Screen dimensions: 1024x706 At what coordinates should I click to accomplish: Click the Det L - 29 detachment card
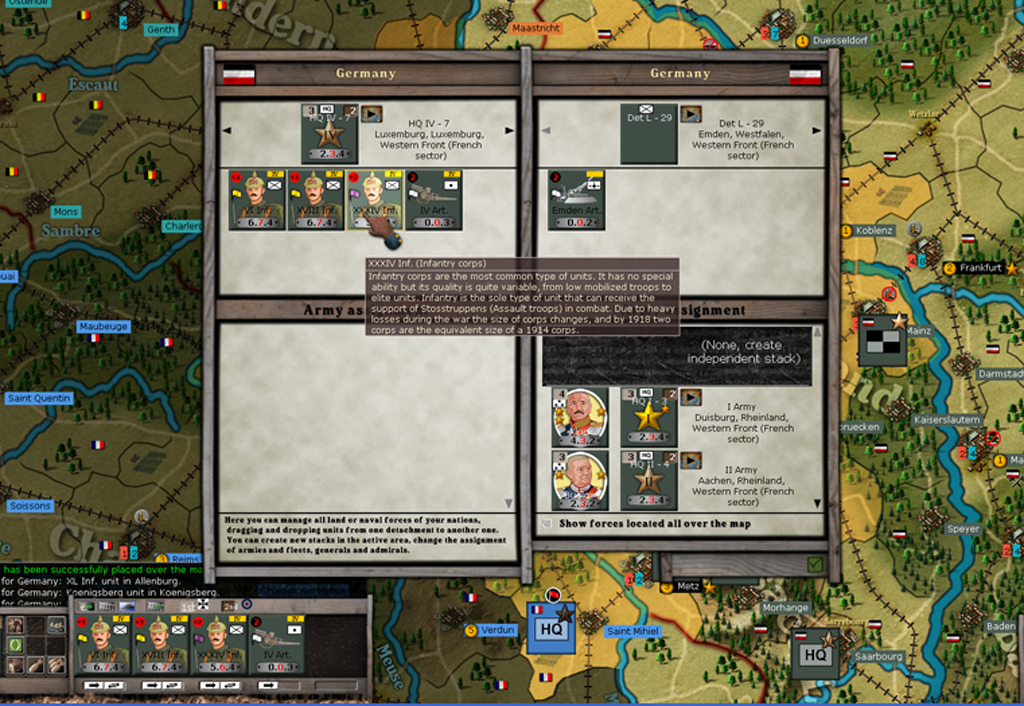click(x=648, y=133)
